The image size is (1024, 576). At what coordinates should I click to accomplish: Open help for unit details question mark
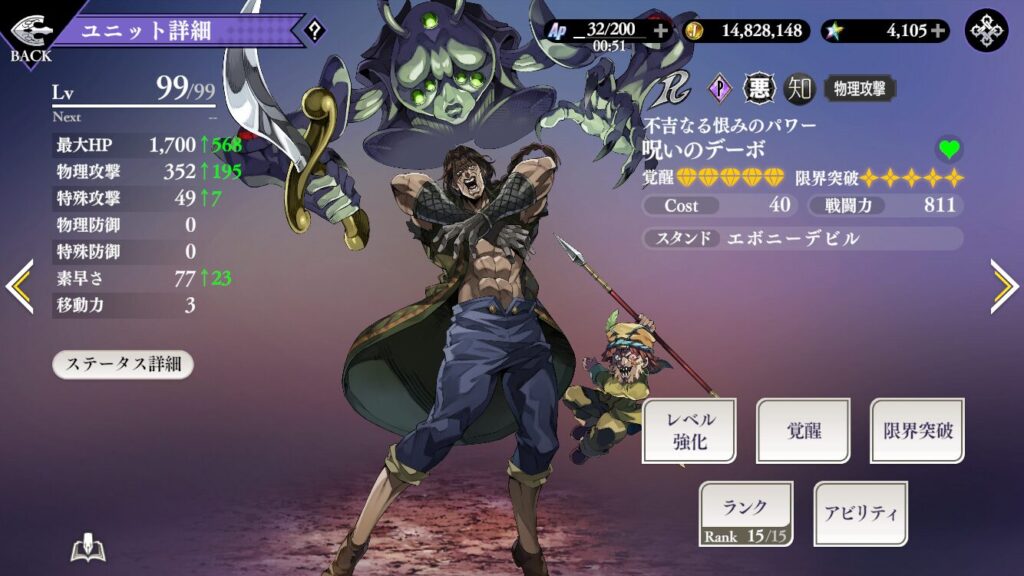click(x=315, y=31)
